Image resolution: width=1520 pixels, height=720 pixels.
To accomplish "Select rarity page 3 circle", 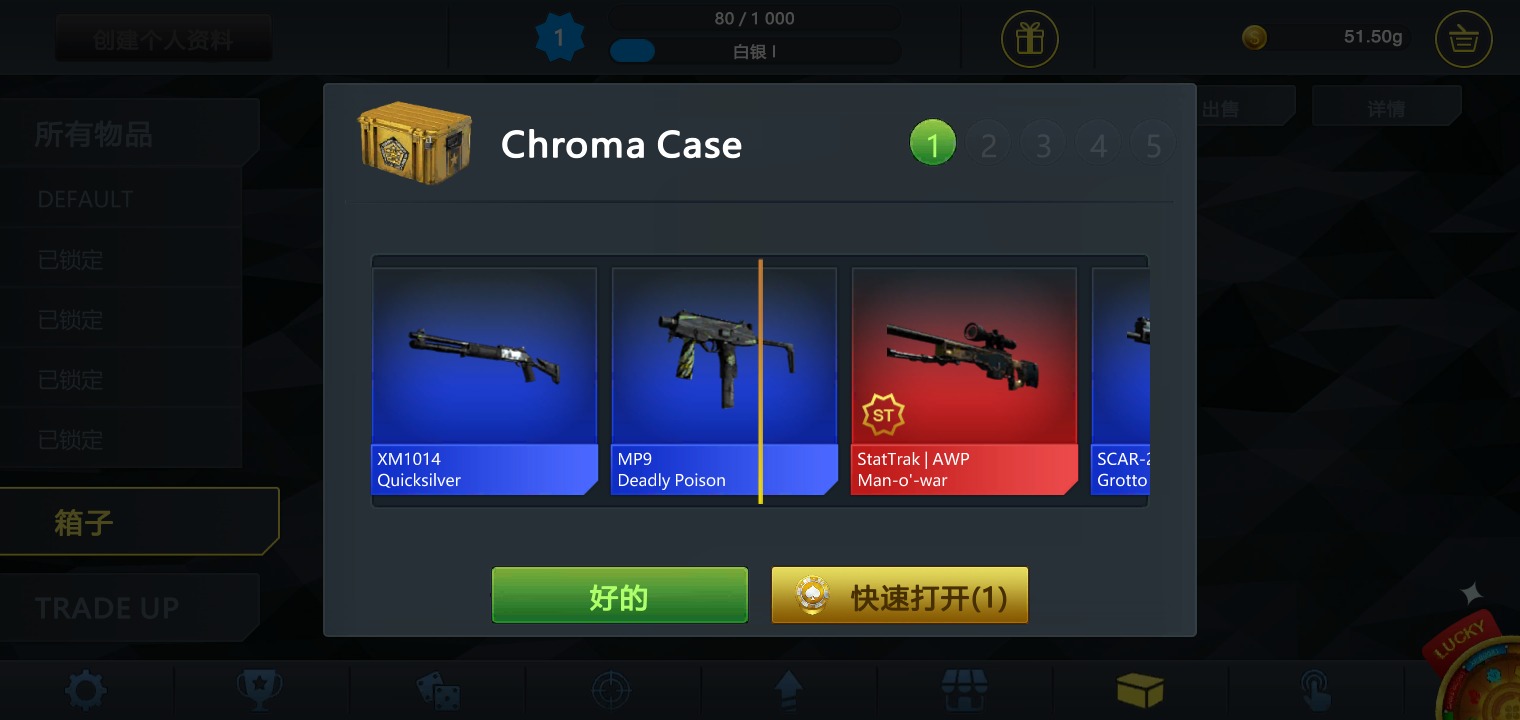I will point(1043,142).
